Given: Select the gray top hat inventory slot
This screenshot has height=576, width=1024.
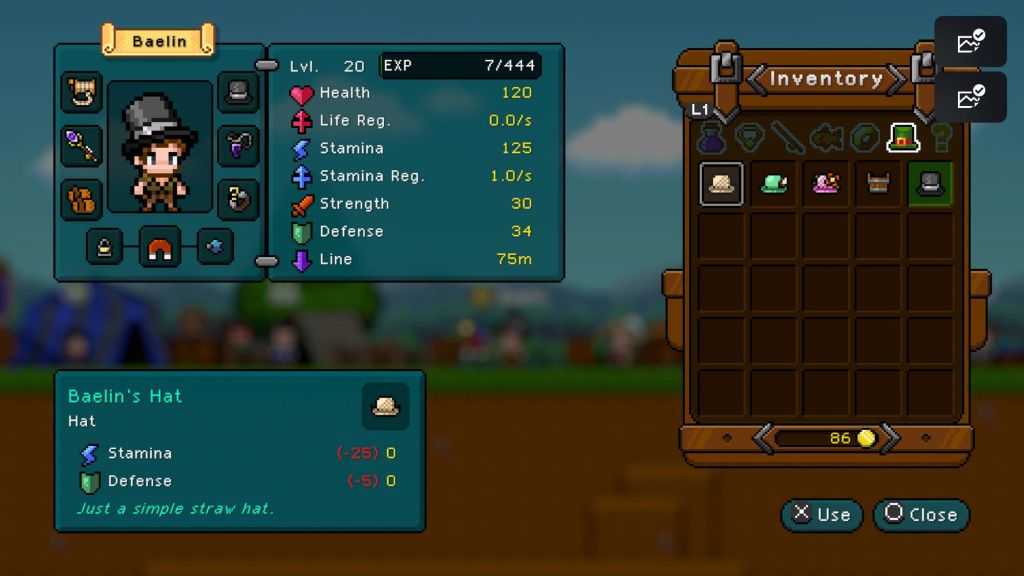Looking at the screenshot, I should pos(930,184).
